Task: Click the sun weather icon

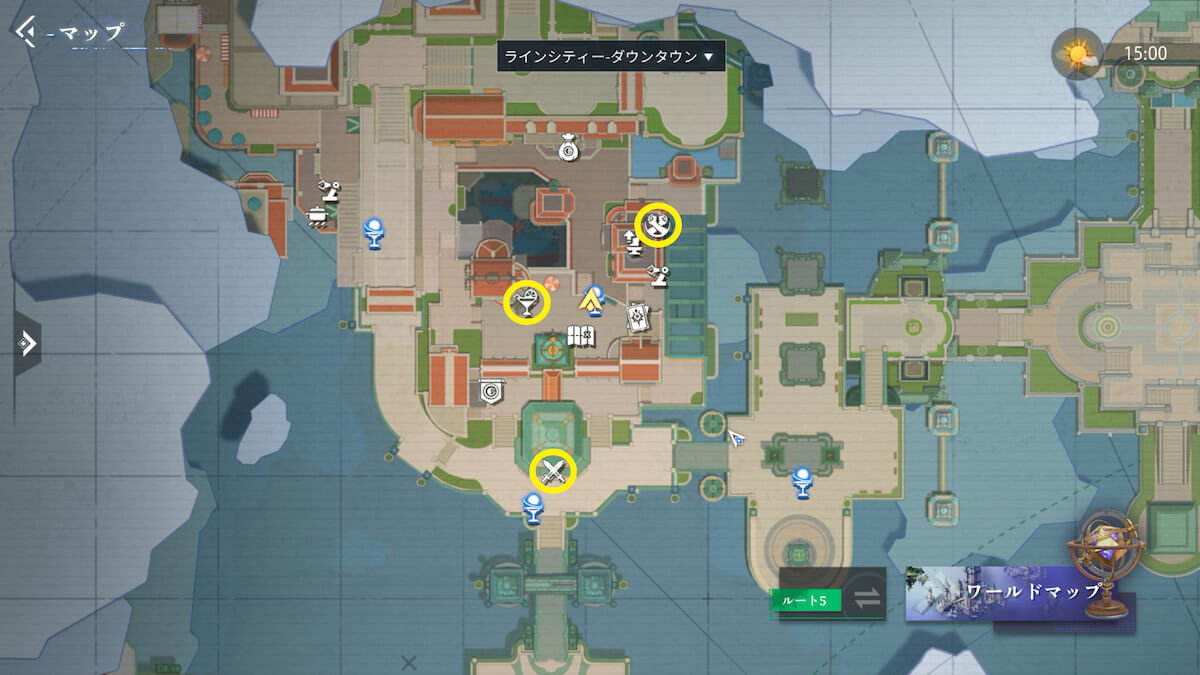Action: pyautogui.click(x=1077, y=54)
